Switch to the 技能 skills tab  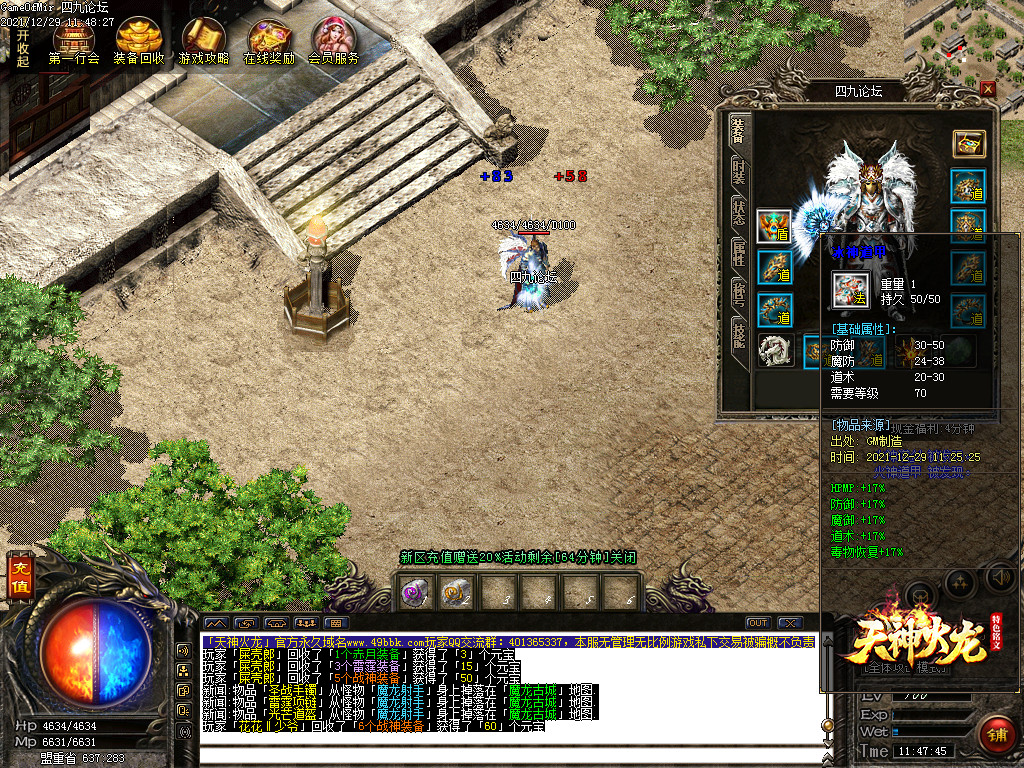(x=738, y=335)
